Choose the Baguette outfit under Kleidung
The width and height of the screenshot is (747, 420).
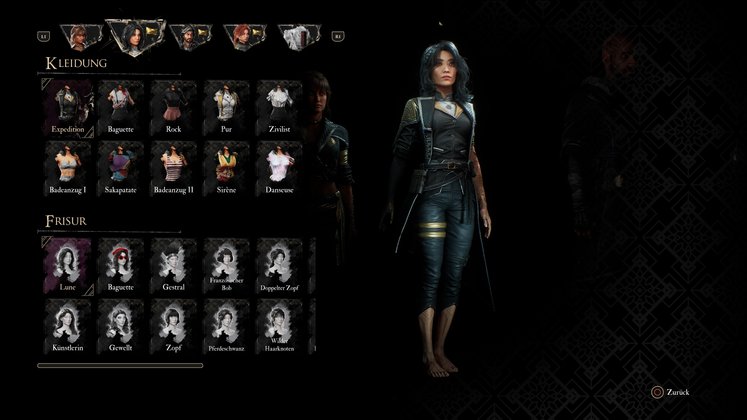[121, 106]
